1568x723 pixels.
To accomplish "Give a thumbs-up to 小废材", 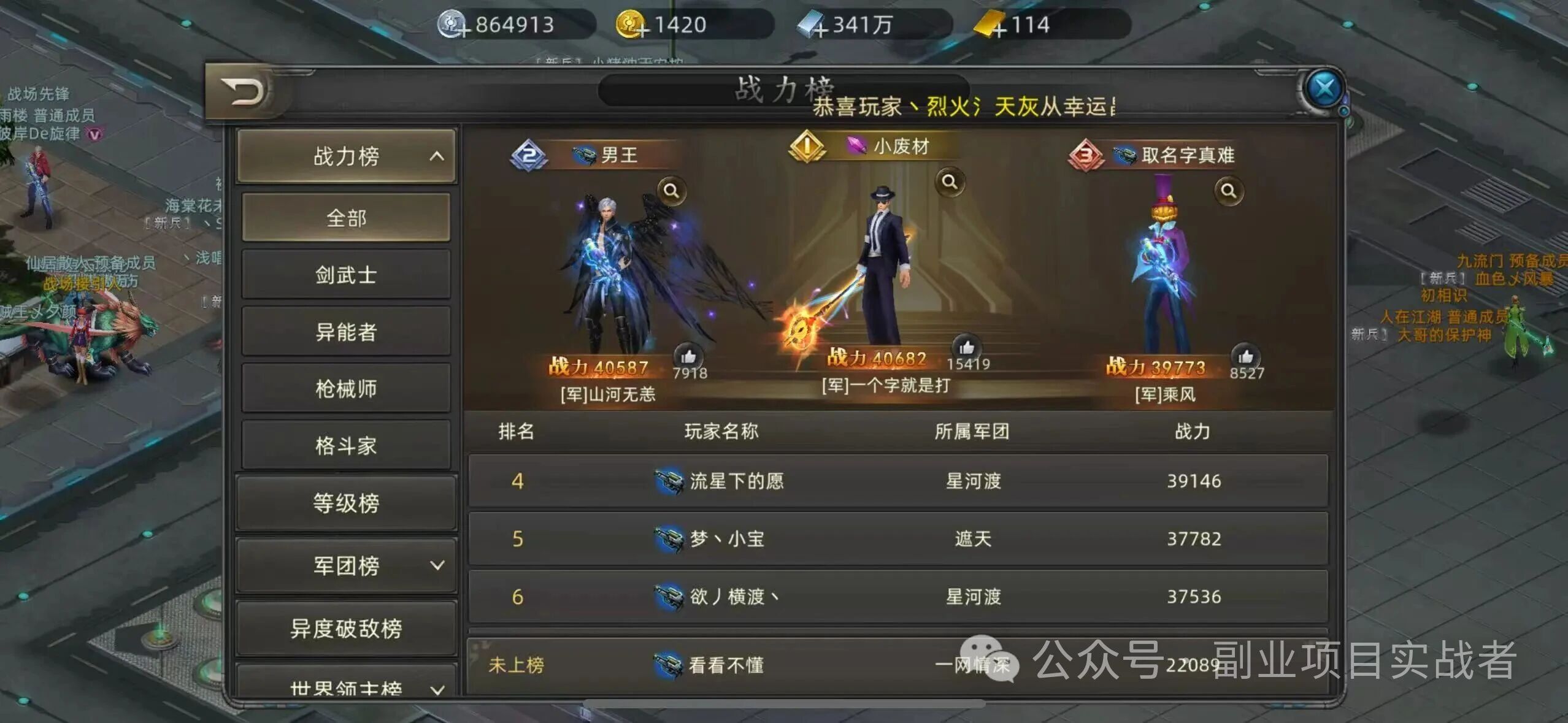I will (968, 346).
